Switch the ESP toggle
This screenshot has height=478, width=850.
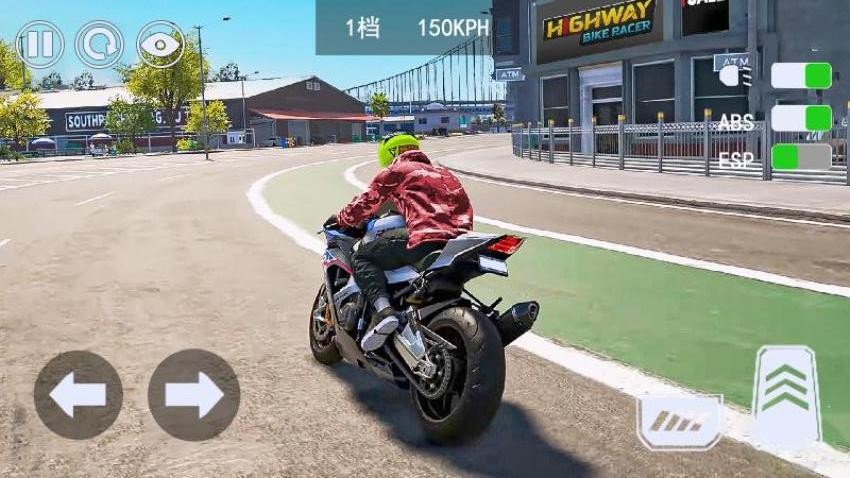click(x=801, y=157)
